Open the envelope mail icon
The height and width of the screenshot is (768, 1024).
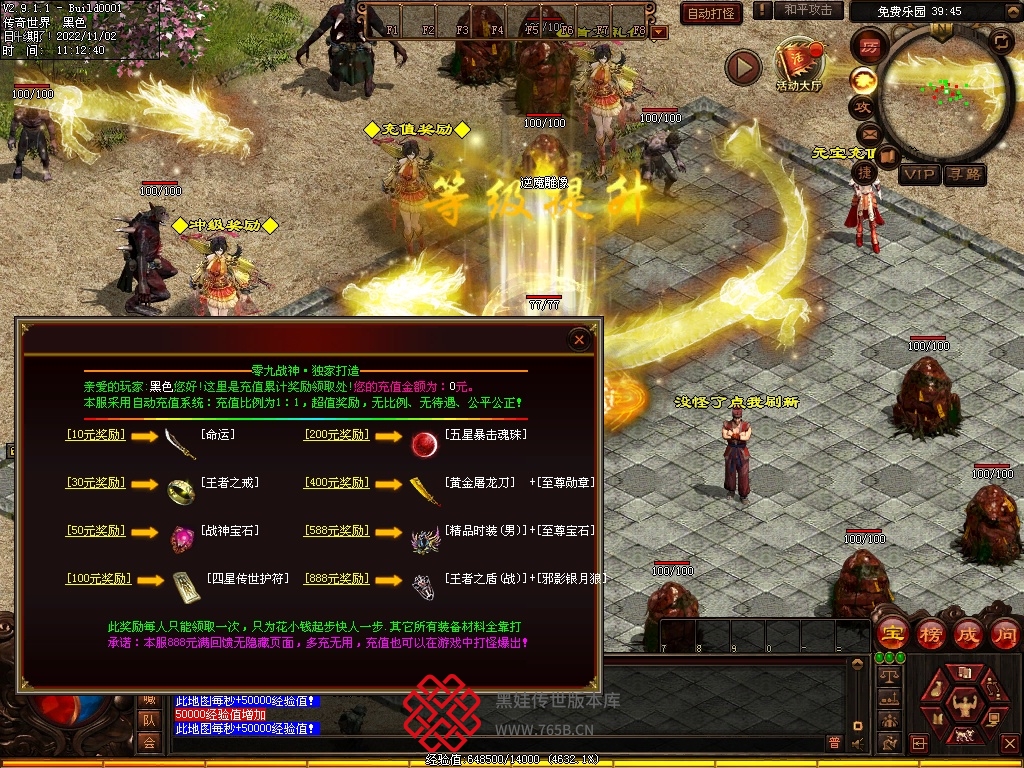(x=867, y=134)
